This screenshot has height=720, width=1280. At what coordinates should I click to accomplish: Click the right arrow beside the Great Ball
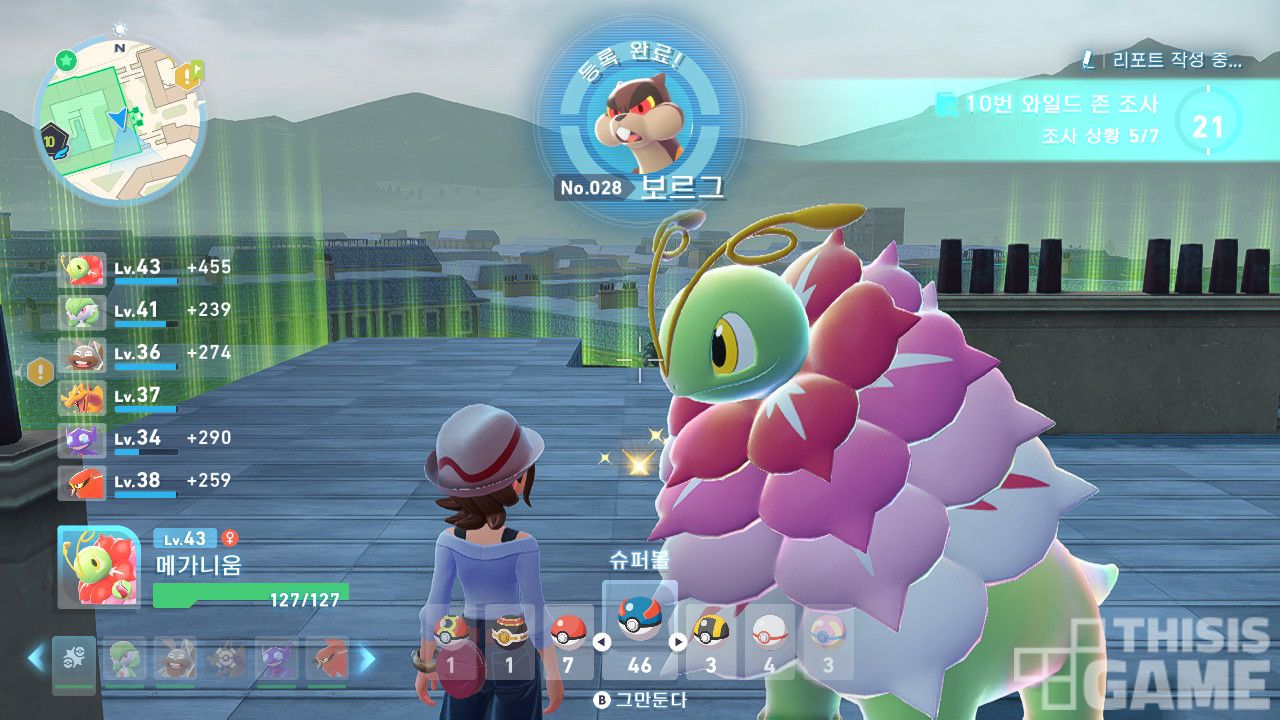pos(677,643)
